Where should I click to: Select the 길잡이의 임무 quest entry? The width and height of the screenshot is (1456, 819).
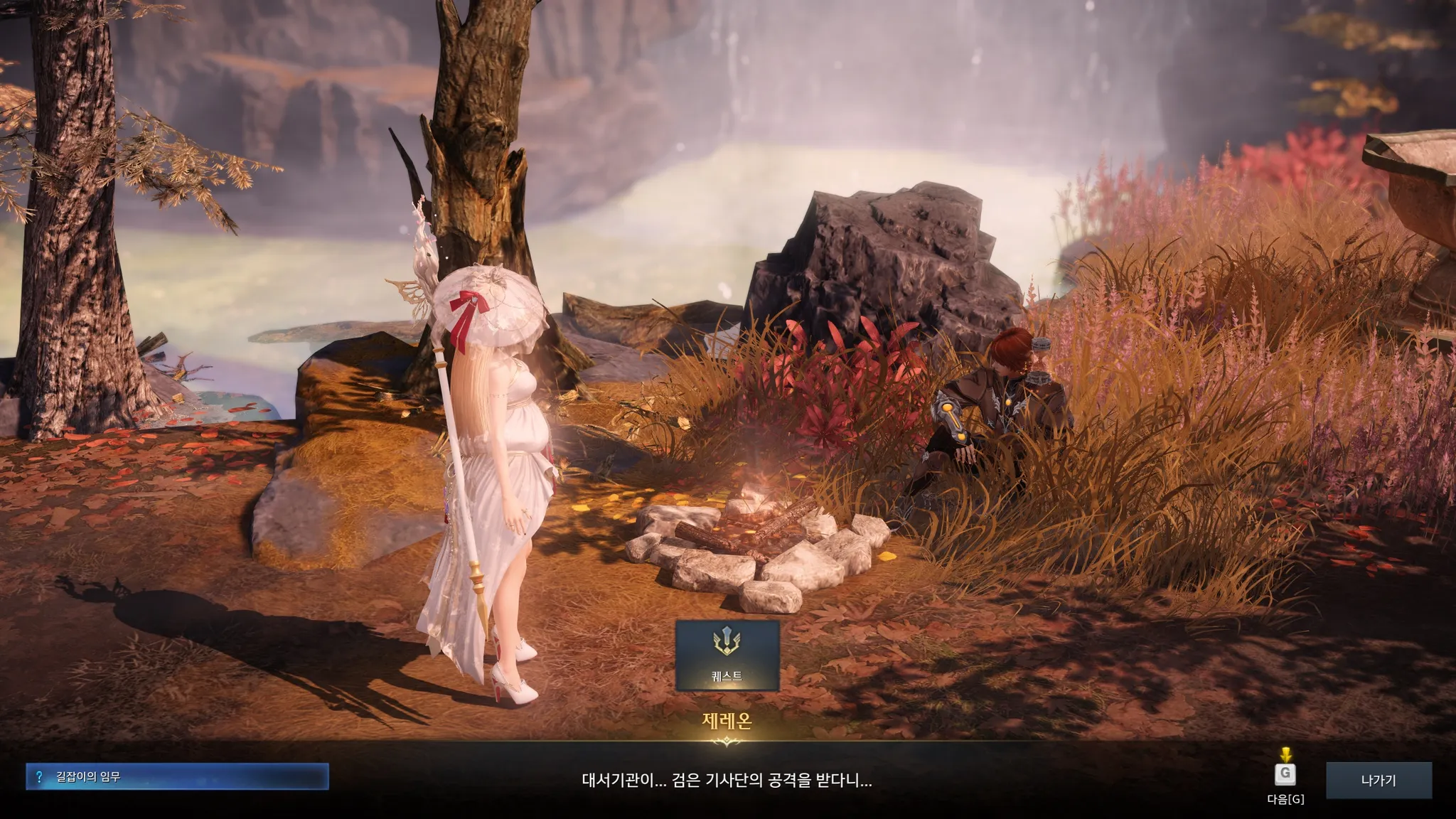177,777
